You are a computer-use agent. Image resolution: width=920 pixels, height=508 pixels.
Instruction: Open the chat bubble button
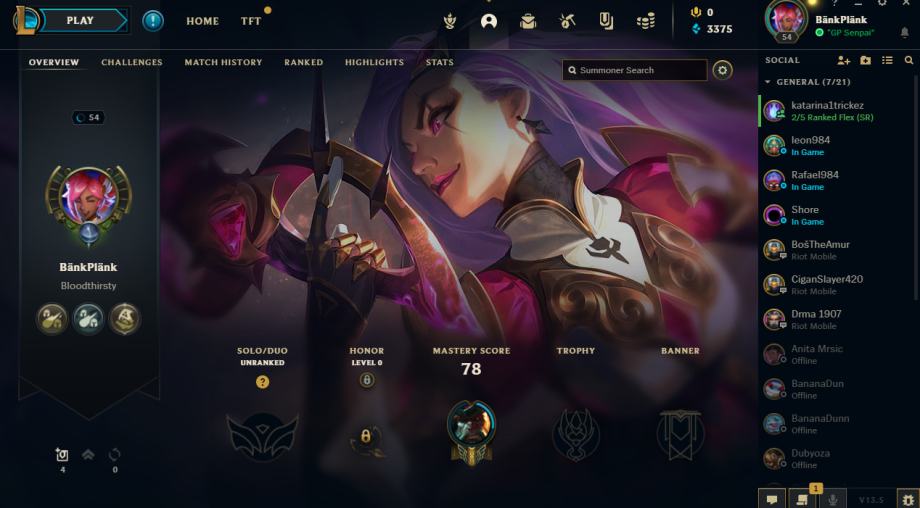(x=772, y=498)
